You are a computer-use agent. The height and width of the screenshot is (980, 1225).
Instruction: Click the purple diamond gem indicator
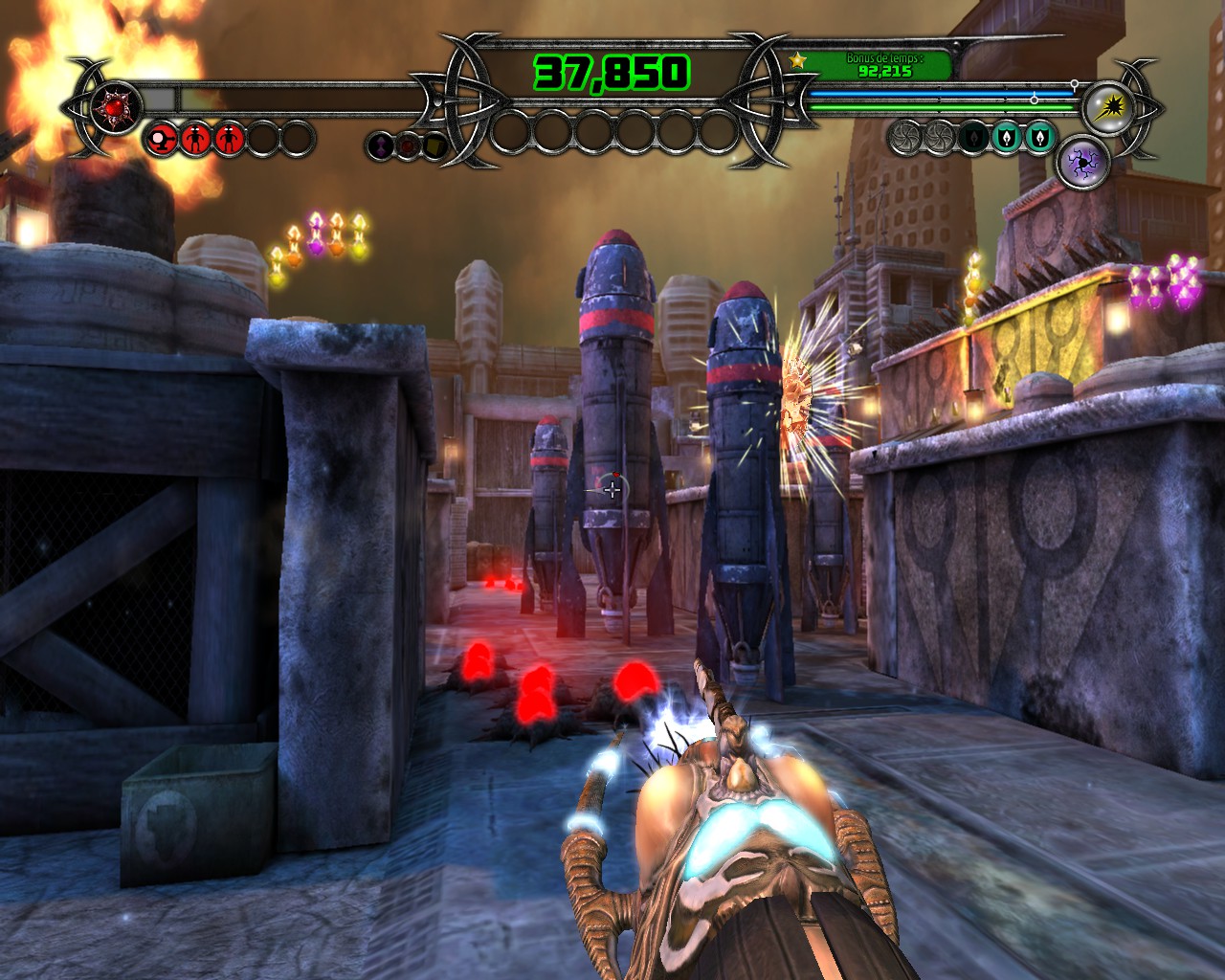tap(381, 146)
